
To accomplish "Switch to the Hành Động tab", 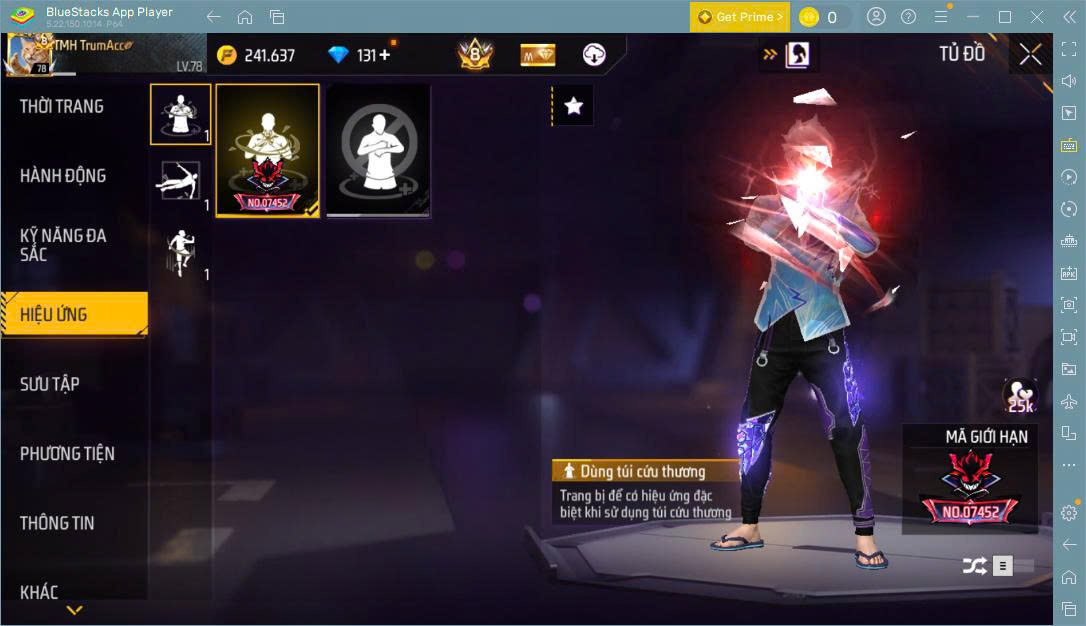I will coord(63,176).
